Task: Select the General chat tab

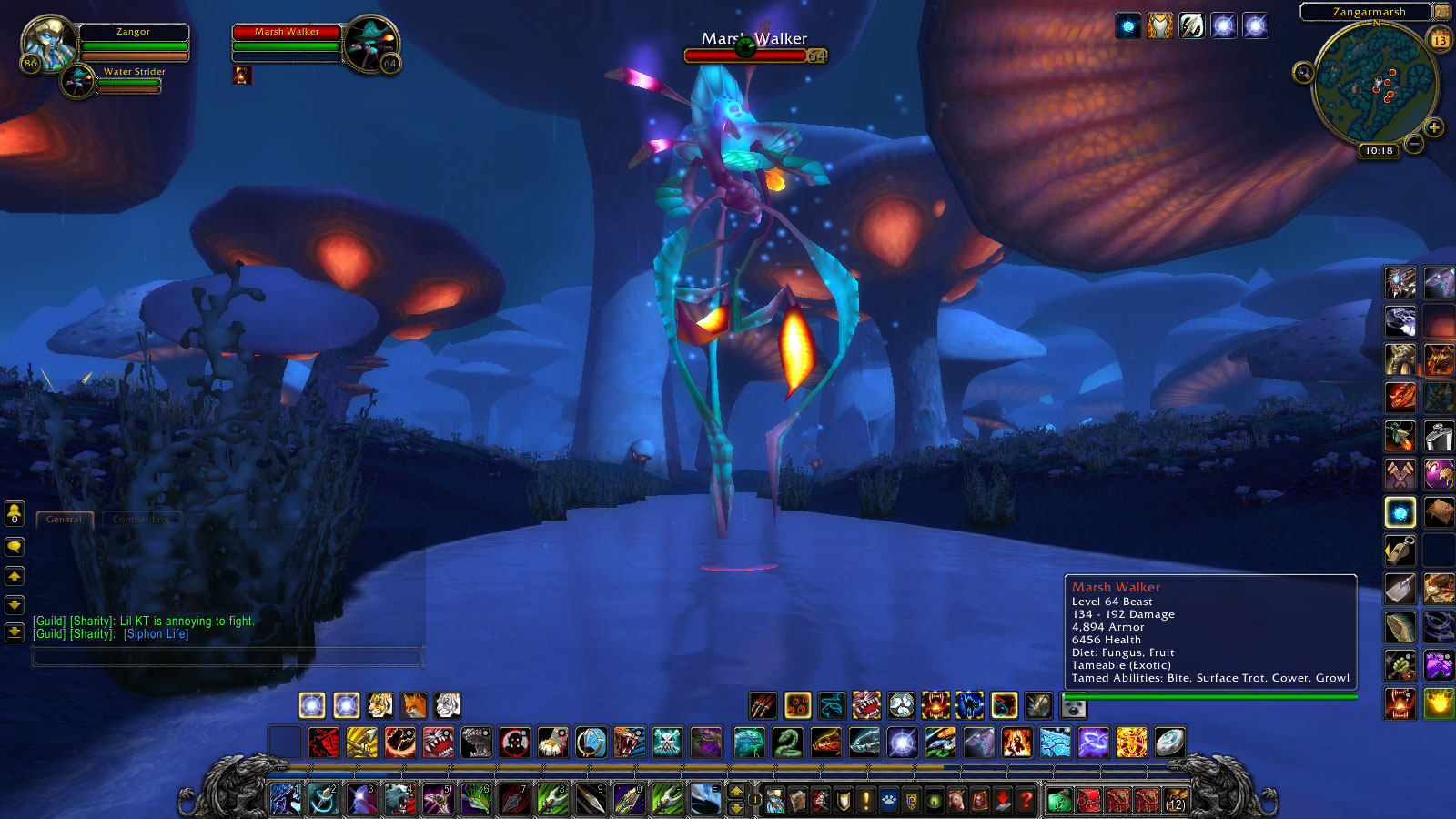Action: pyautogui.click(x=64, y=520)
